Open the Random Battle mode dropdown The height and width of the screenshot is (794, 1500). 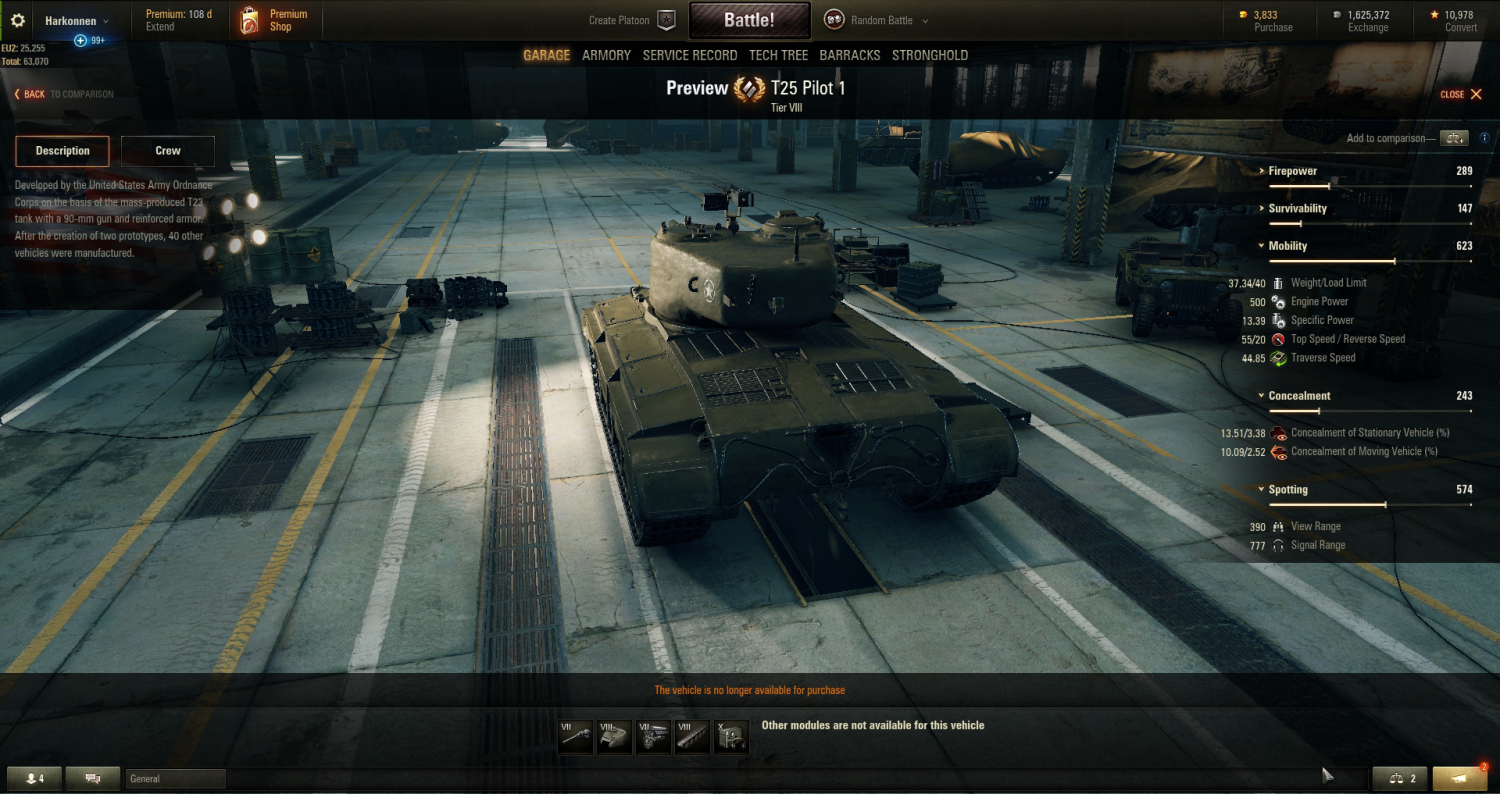click(877, 20)
